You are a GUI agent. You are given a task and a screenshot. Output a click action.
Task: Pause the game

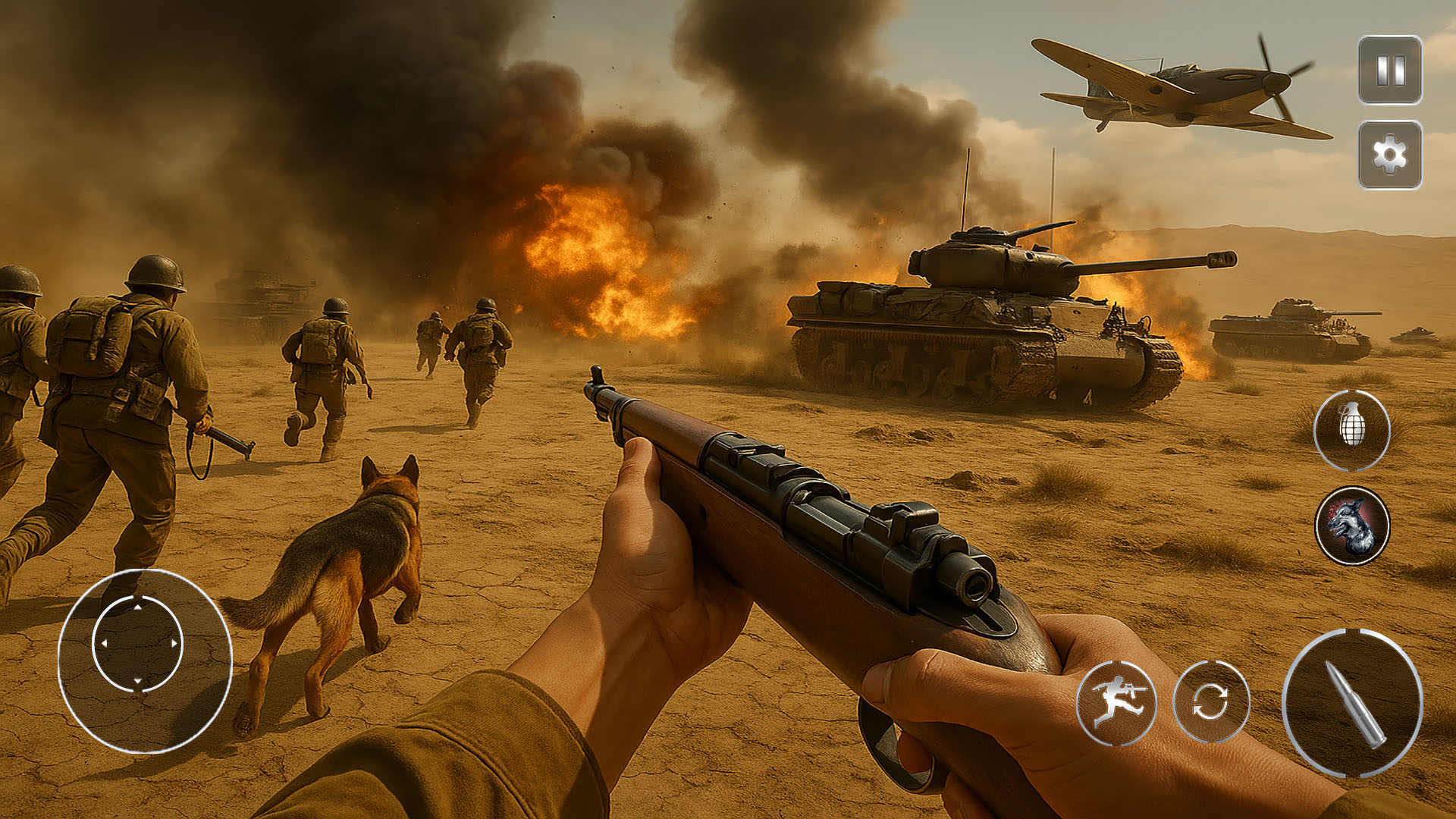pos(1390,71)
